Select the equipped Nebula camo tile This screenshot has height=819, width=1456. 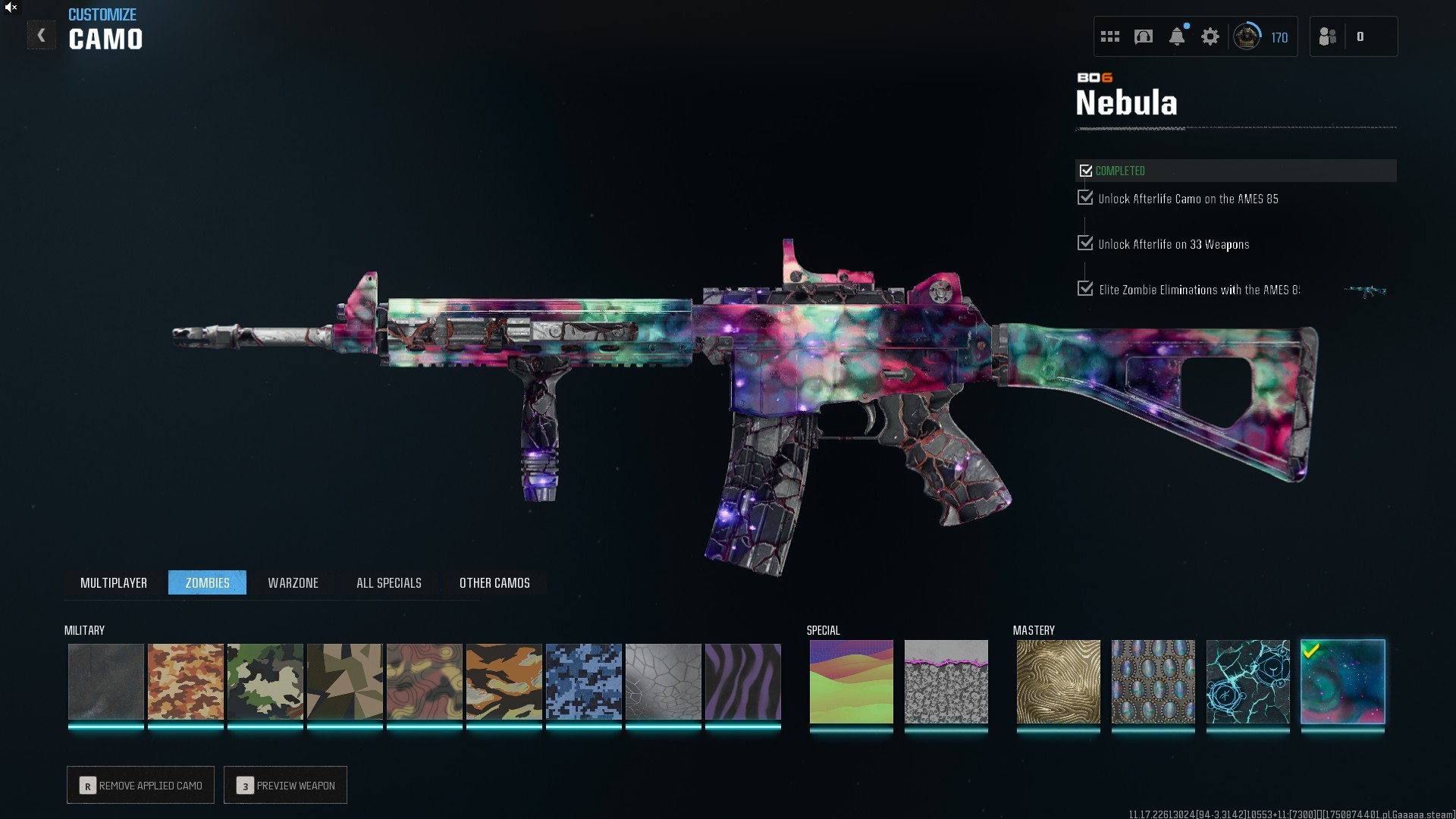coord(1342,681)
